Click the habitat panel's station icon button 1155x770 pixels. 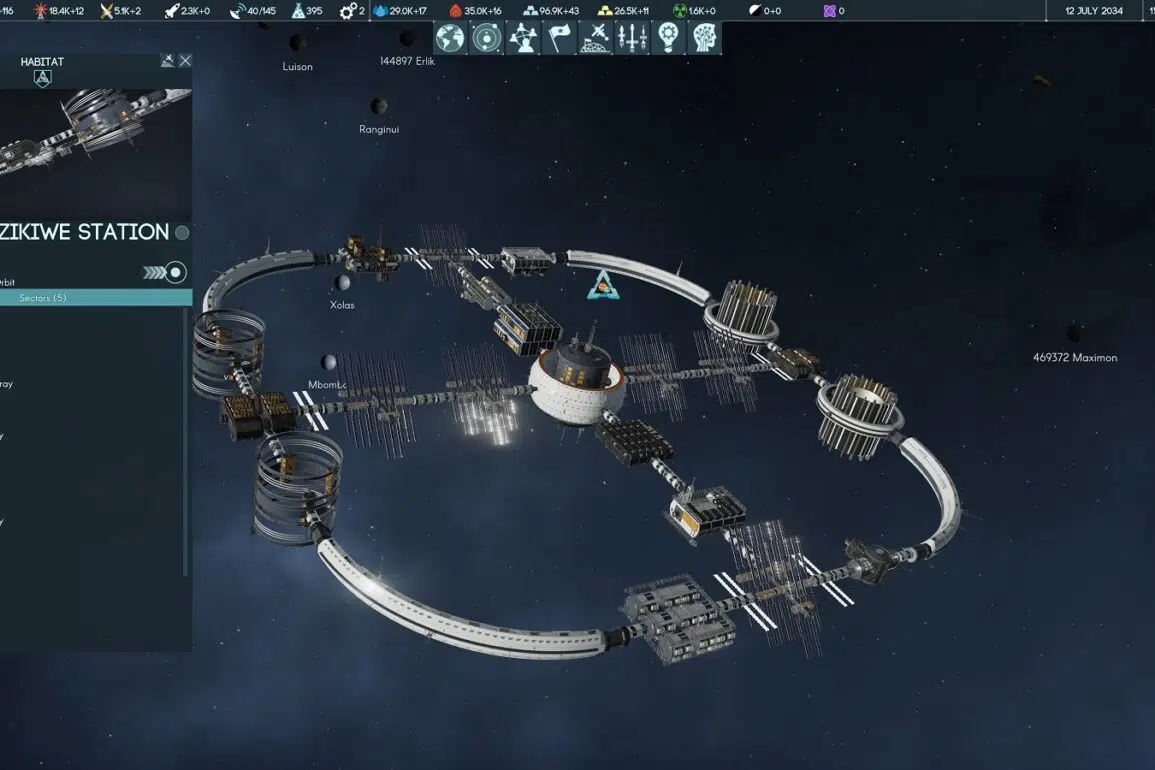167,61
